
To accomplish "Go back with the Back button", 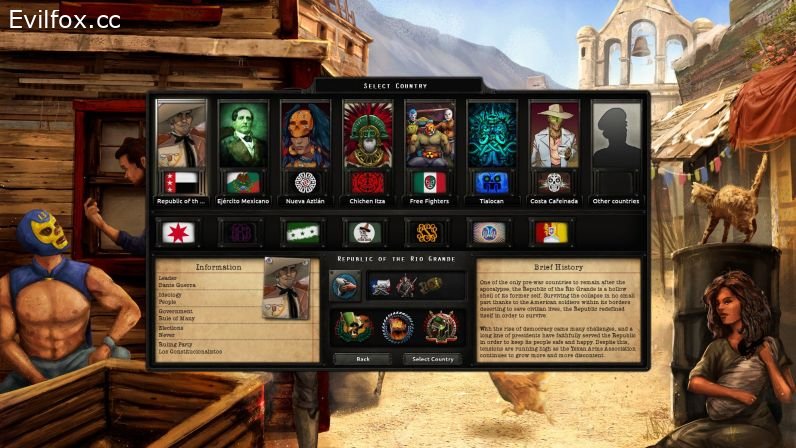I will [362, 359].
